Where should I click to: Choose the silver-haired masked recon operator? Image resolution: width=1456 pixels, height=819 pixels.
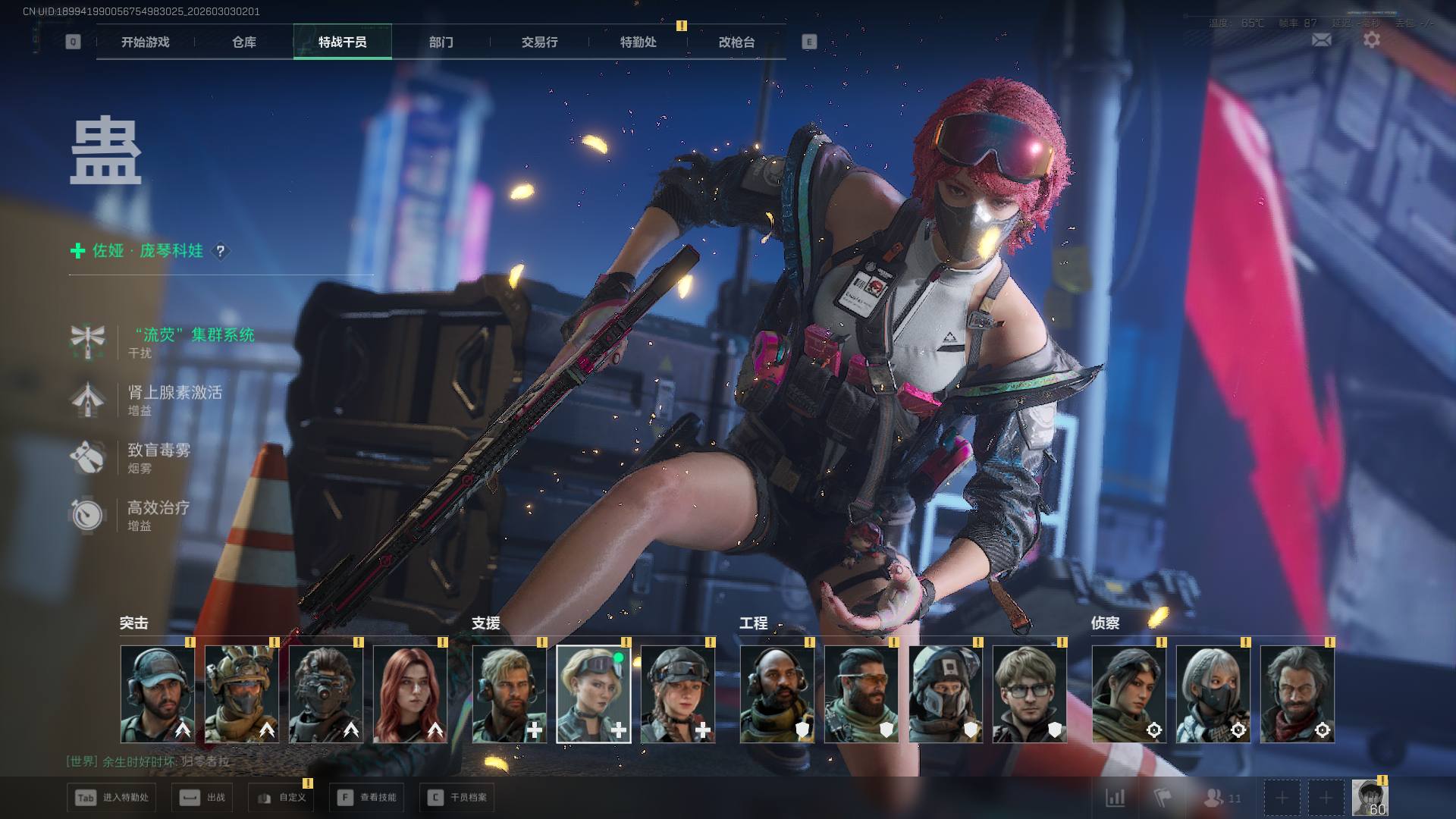point(1213,694)
